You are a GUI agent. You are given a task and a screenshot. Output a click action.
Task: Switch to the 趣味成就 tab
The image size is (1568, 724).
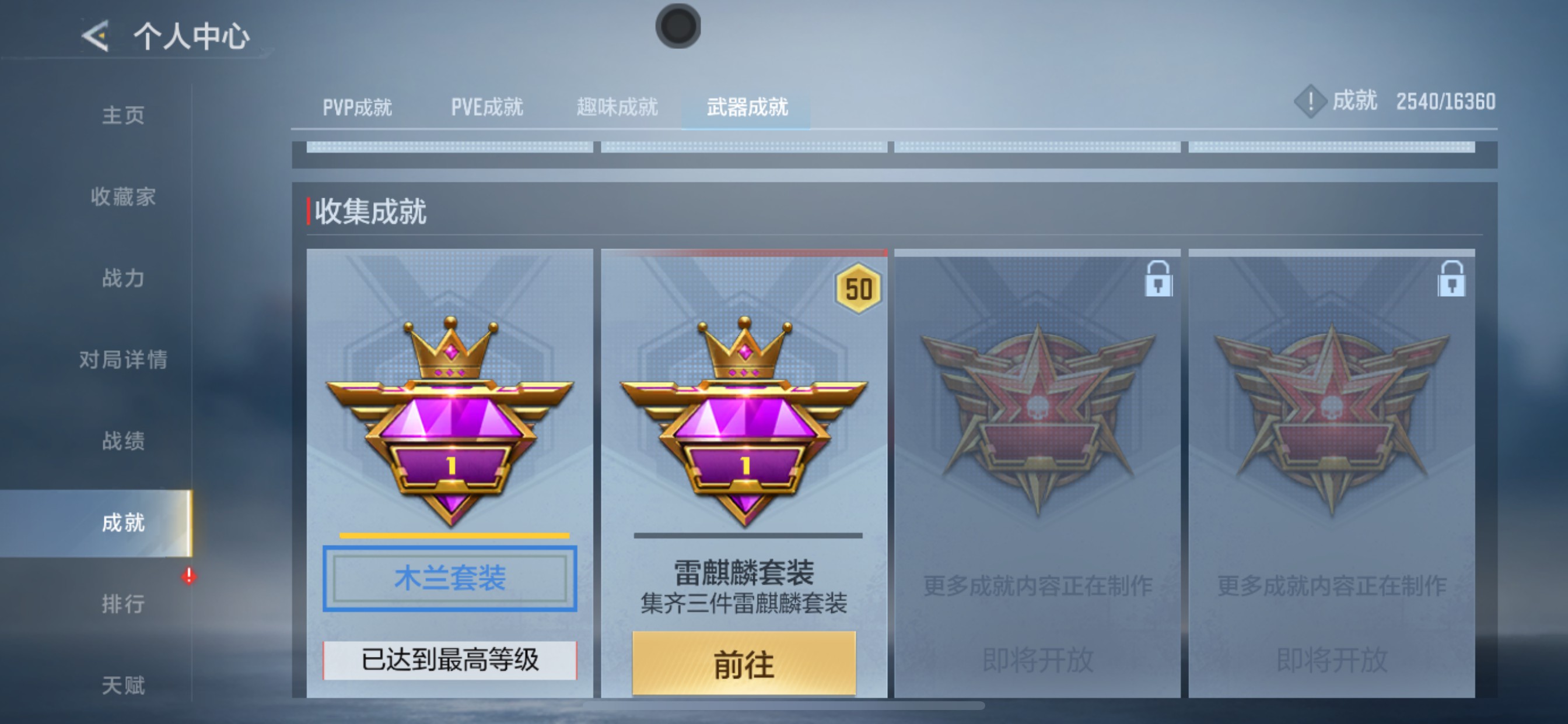617,107
